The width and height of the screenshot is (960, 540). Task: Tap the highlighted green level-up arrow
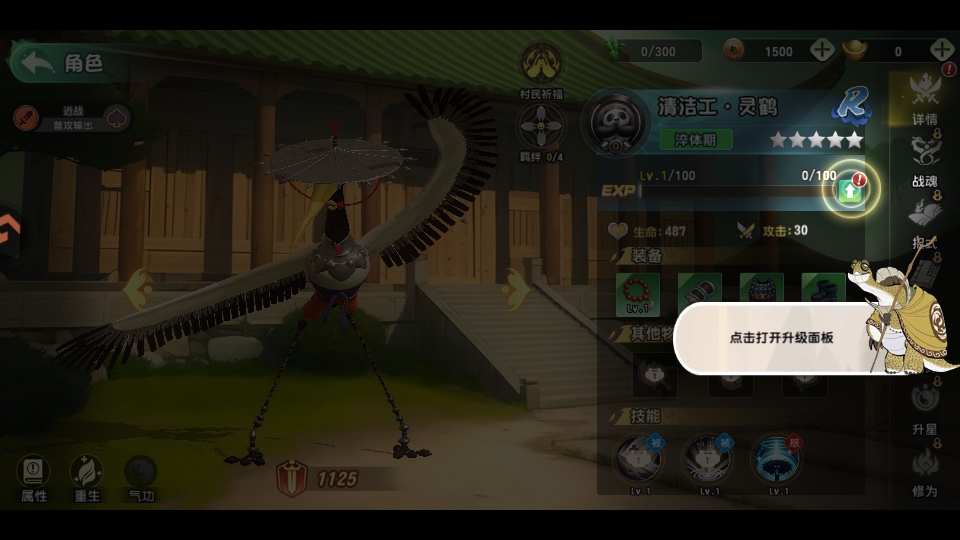click(850, 190)
